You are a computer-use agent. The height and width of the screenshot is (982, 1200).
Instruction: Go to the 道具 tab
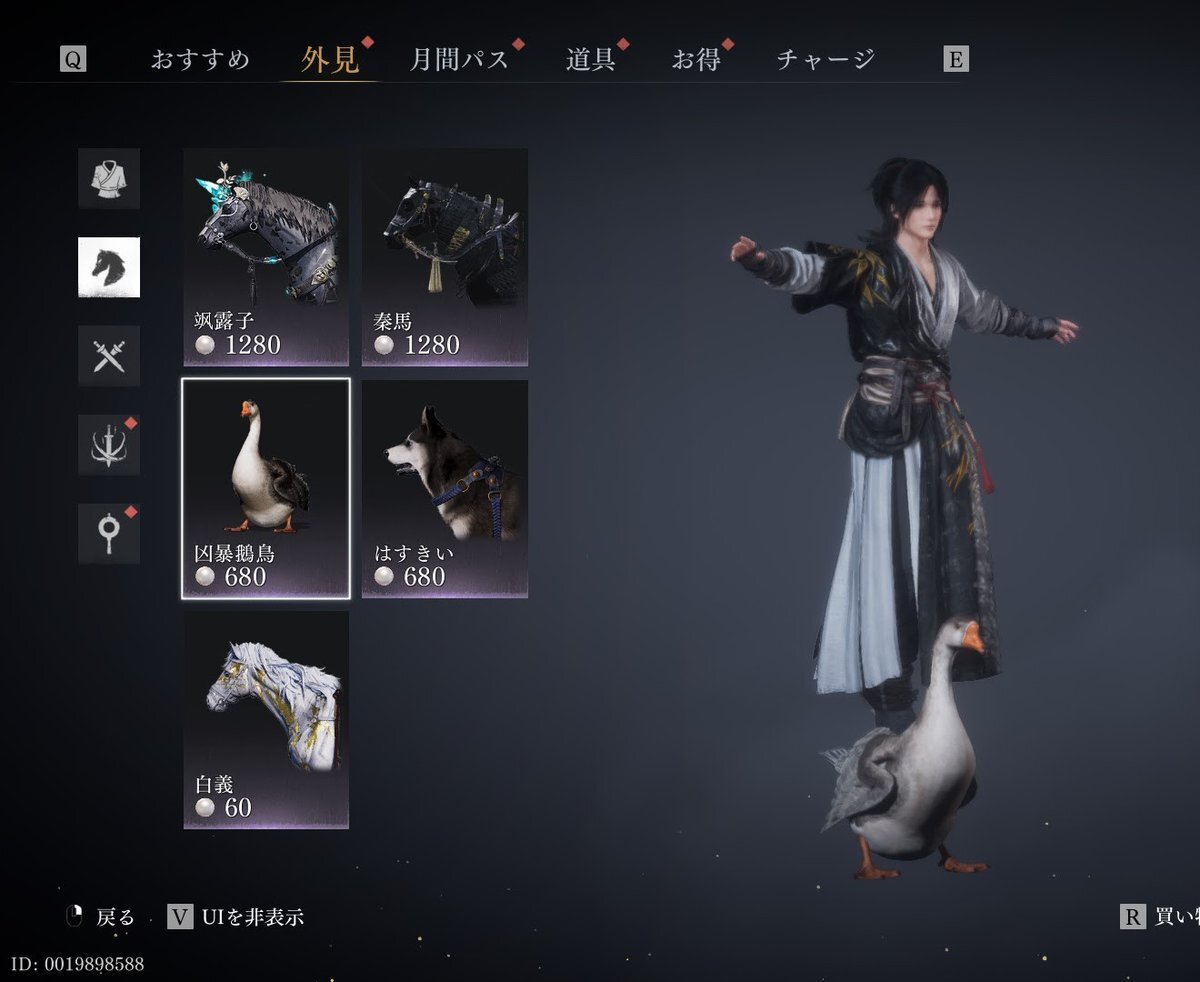(x=590, y=59)
